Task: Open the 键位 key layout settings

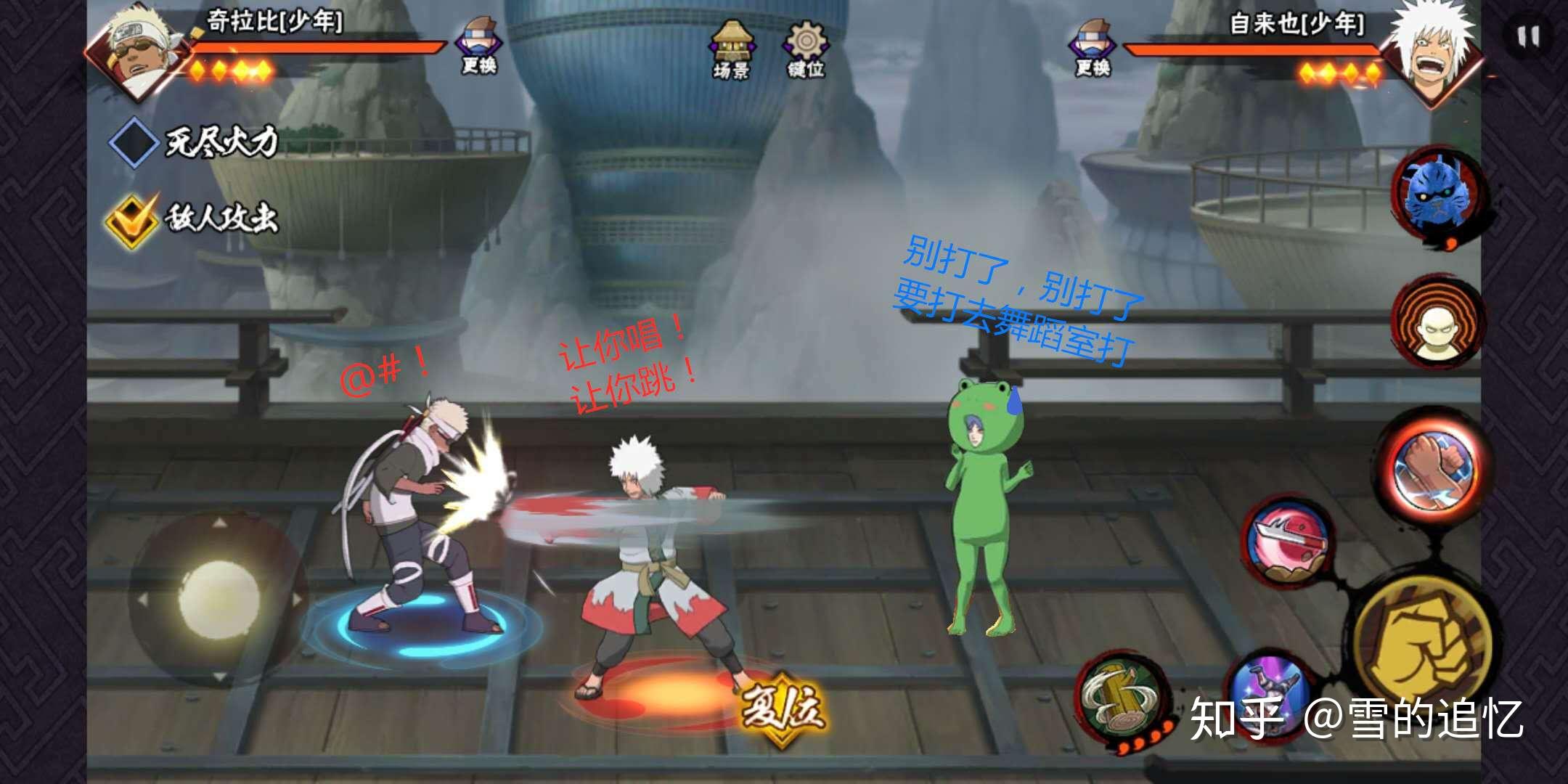Action: click(805, 48)
